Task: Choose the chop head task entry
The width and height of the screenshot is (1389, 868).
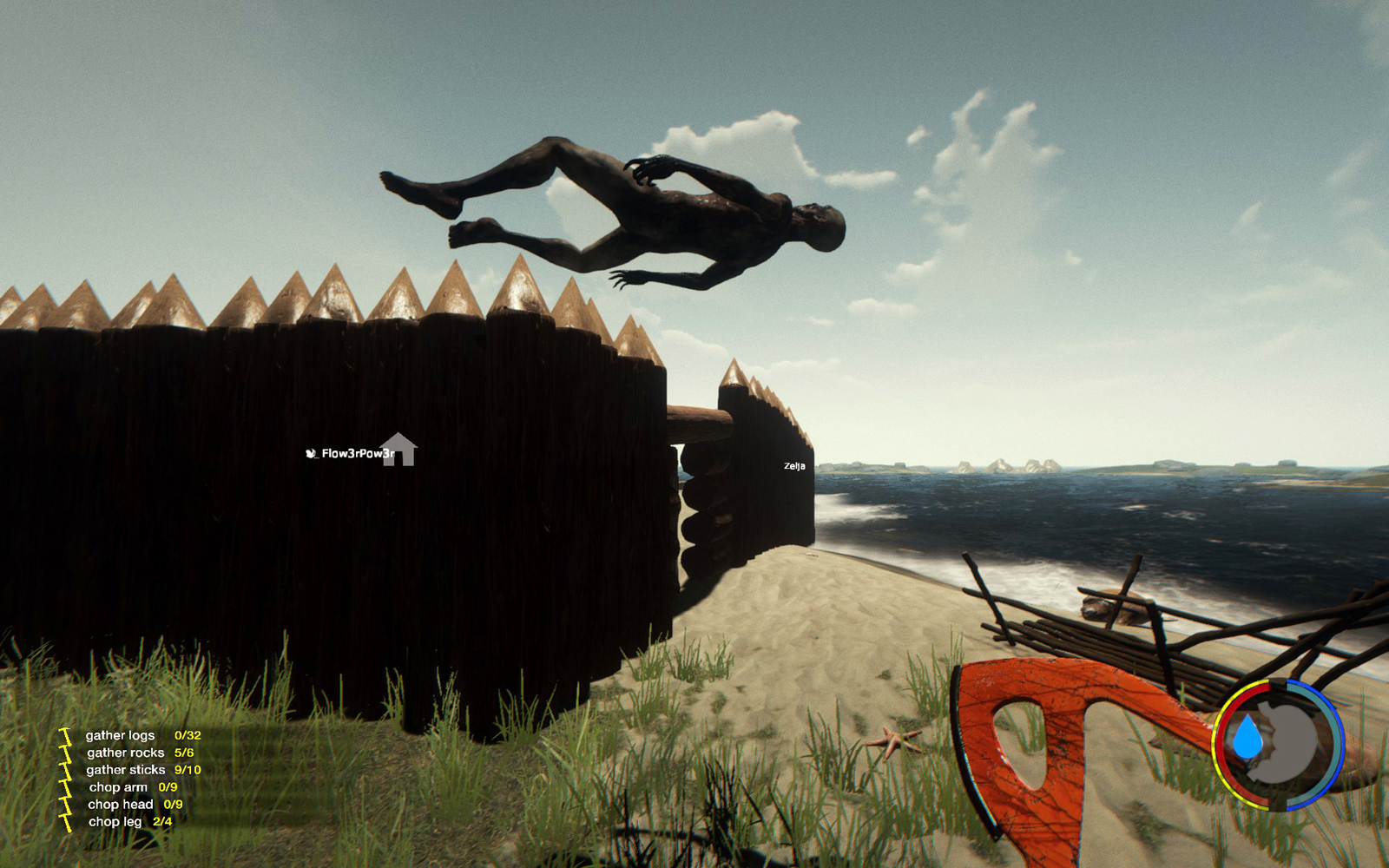Action: pyautogui.click(x=120, y=805)
